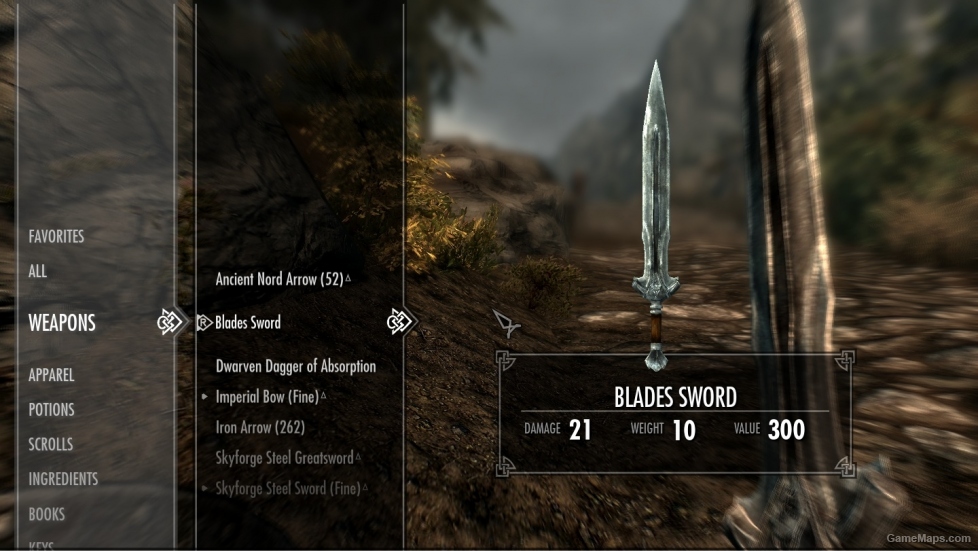Pick Iron Arrow (262) from the list
The width and height of the screenshot is (978, 551).
[260, 427]
